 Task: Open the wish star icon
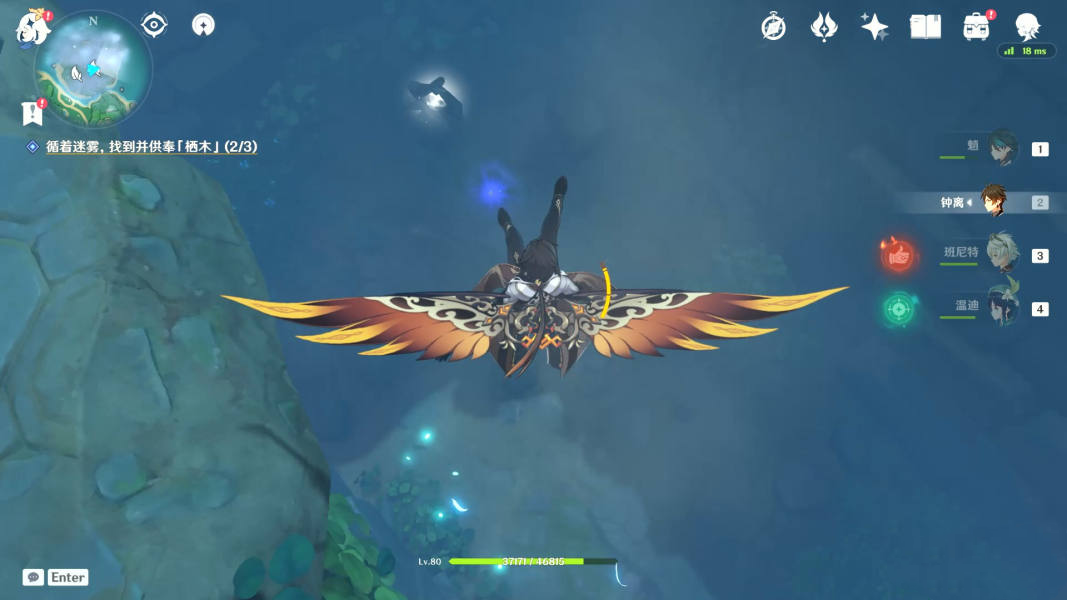874,27
